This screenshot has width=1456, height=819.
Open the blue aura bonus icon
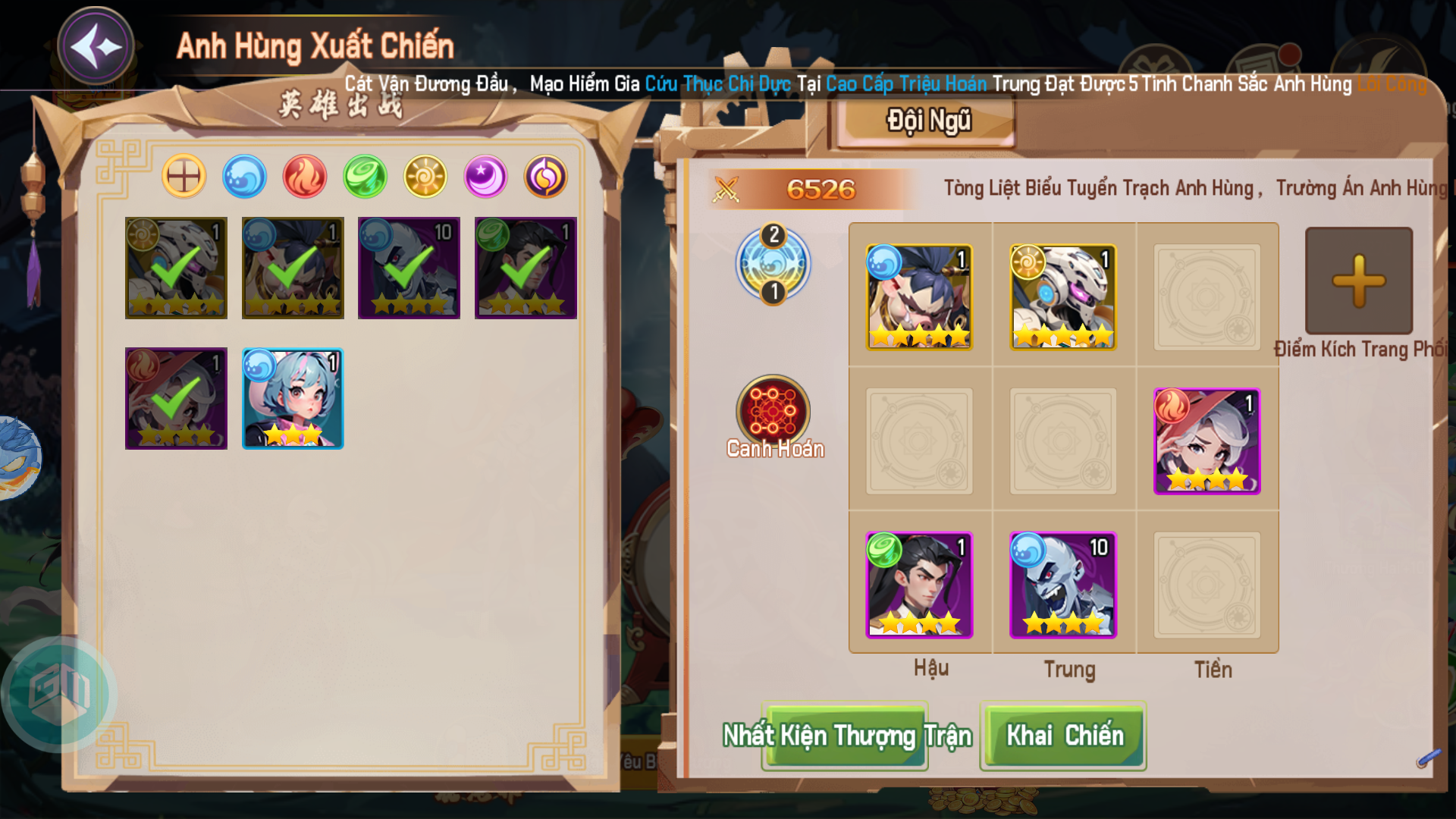tap(773, 264)
